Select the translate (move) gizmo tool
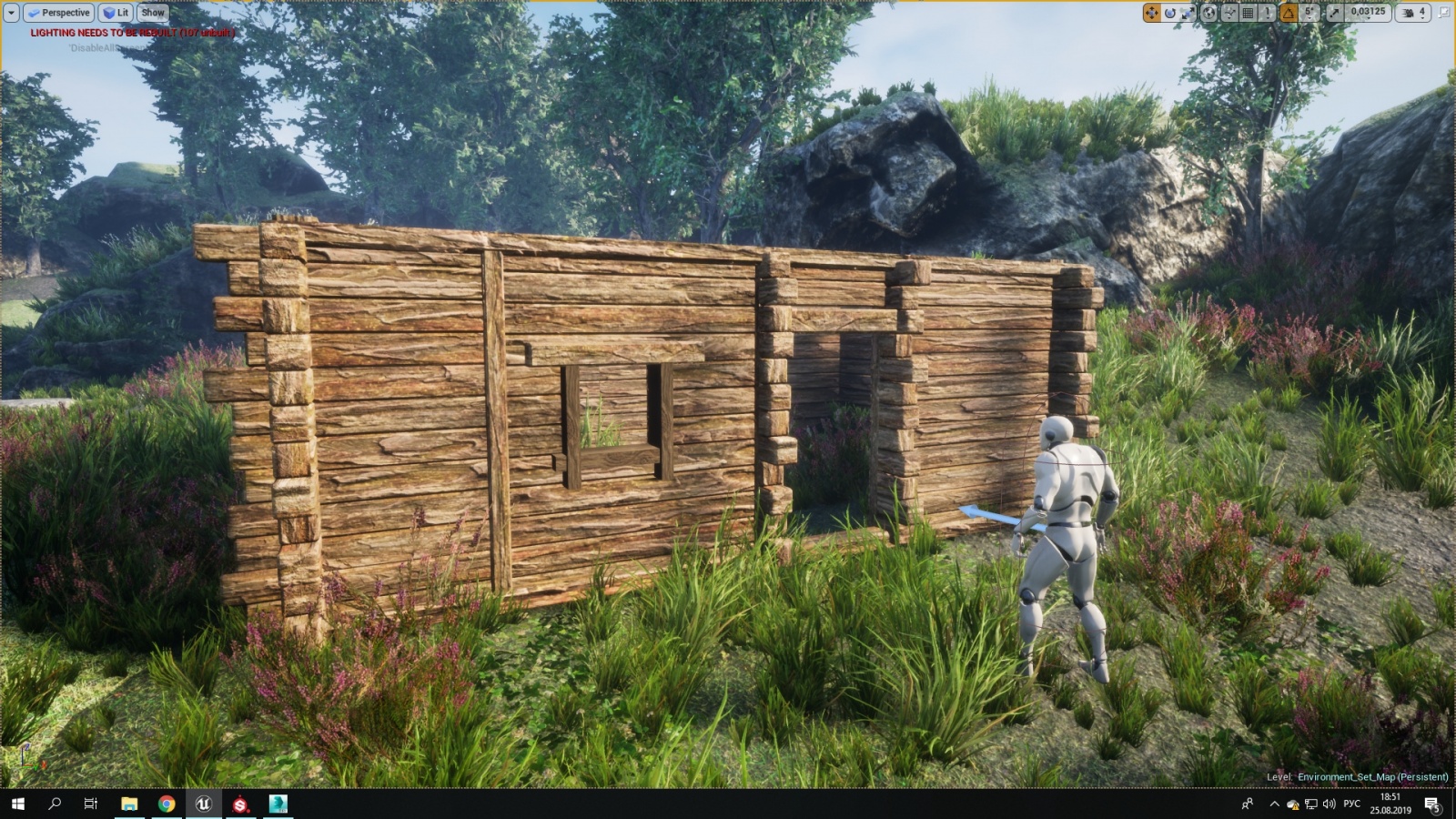This screenshot has height=819, width=1456. click(x=1151, y=13)
